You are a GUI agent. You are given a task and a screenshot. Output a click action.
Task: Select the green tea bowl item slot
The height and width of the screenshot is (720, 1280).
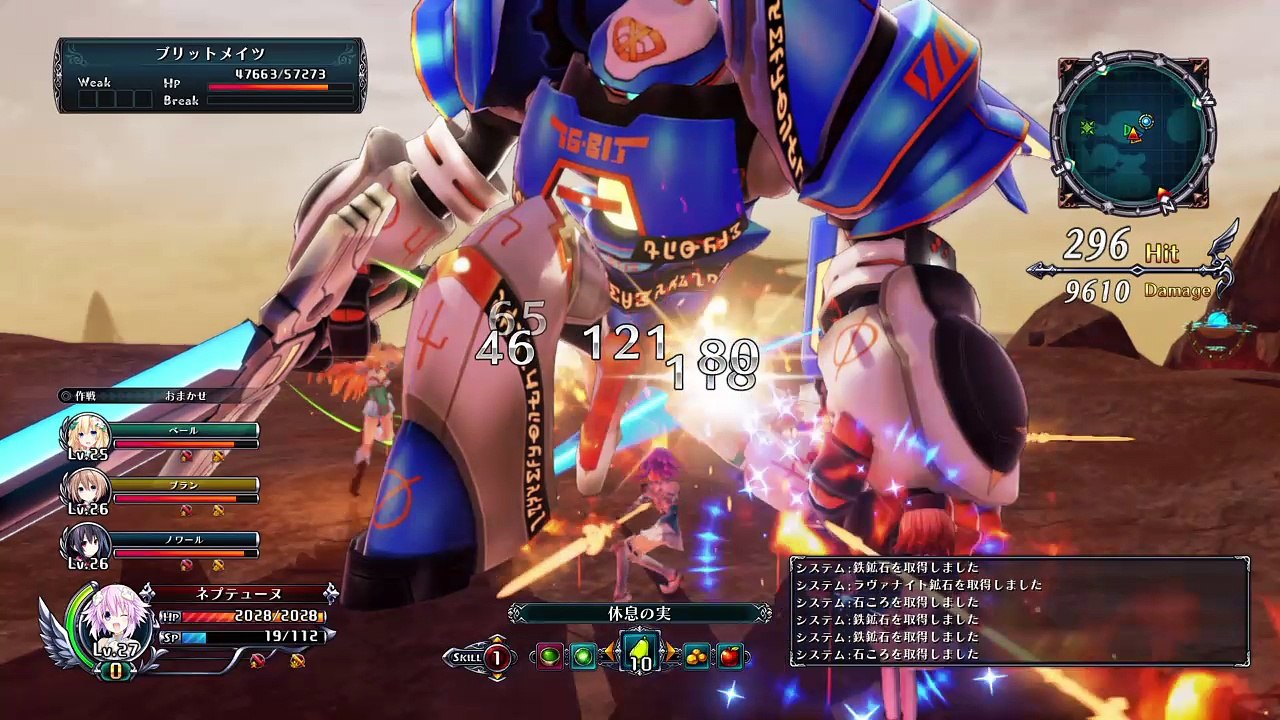click(x=549, y=657)
